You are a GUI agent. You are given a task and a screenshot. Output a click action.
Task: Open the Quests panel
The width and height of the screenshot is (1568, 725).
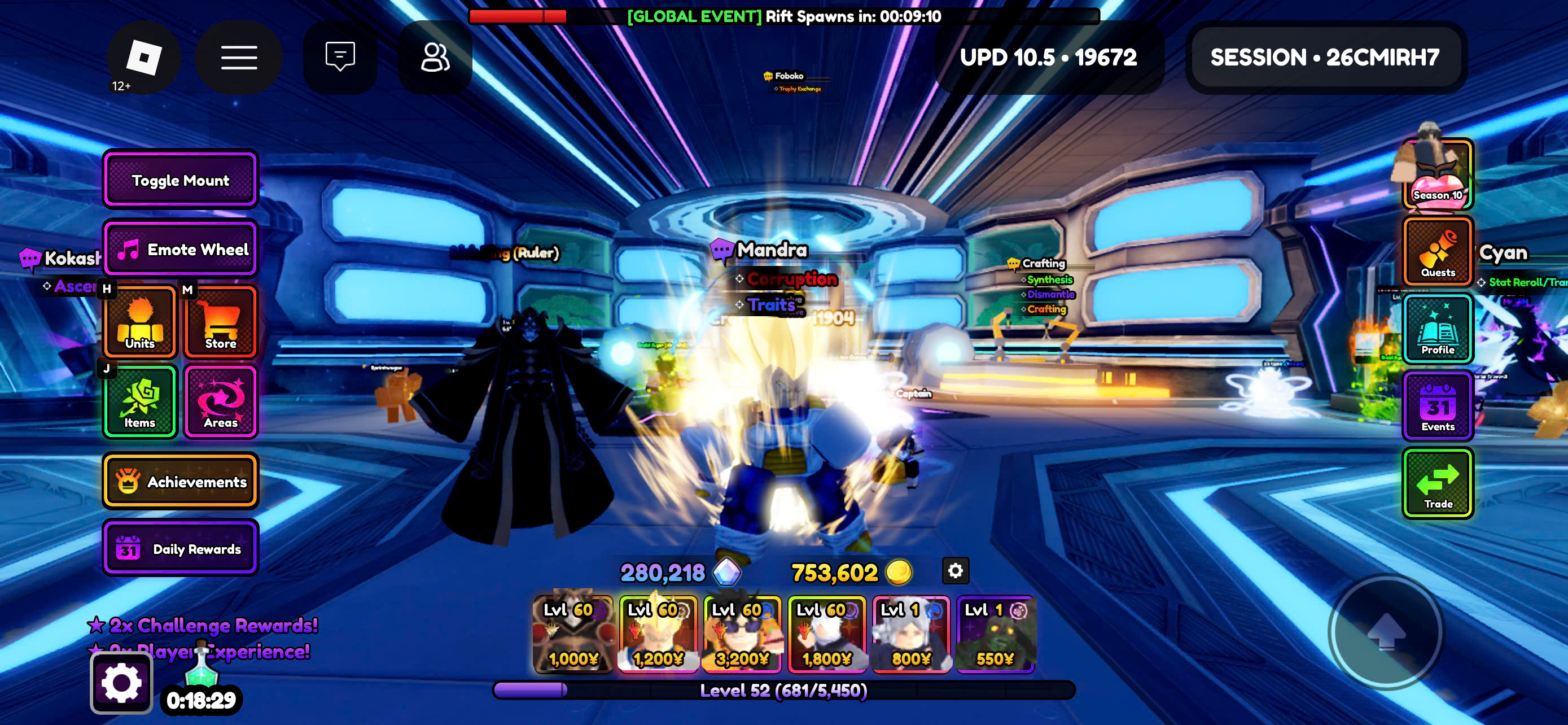(1437, 251)
